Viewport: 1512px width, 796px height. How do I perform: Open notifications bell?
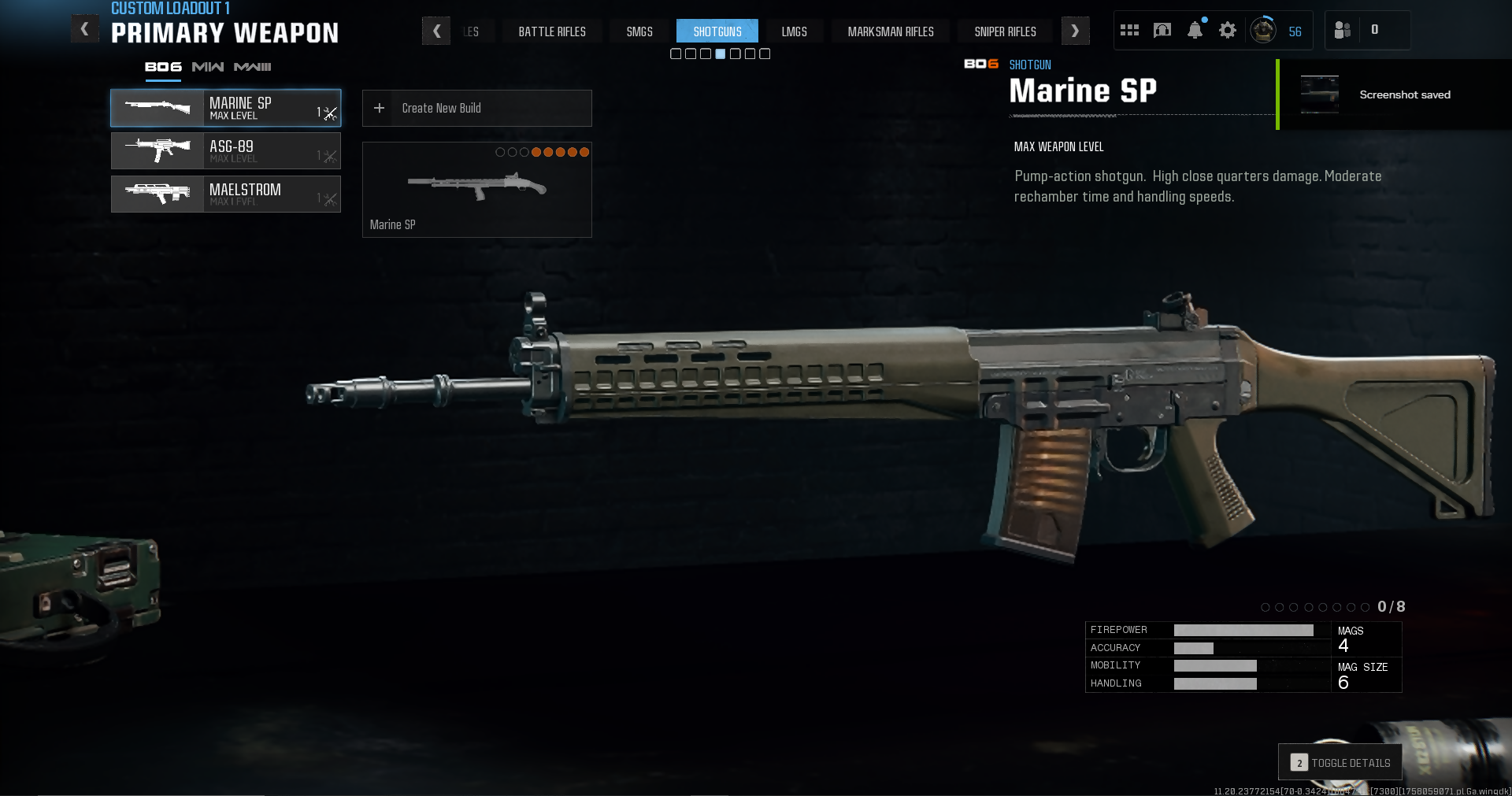pyautogui.click(x=1195, y=31)
